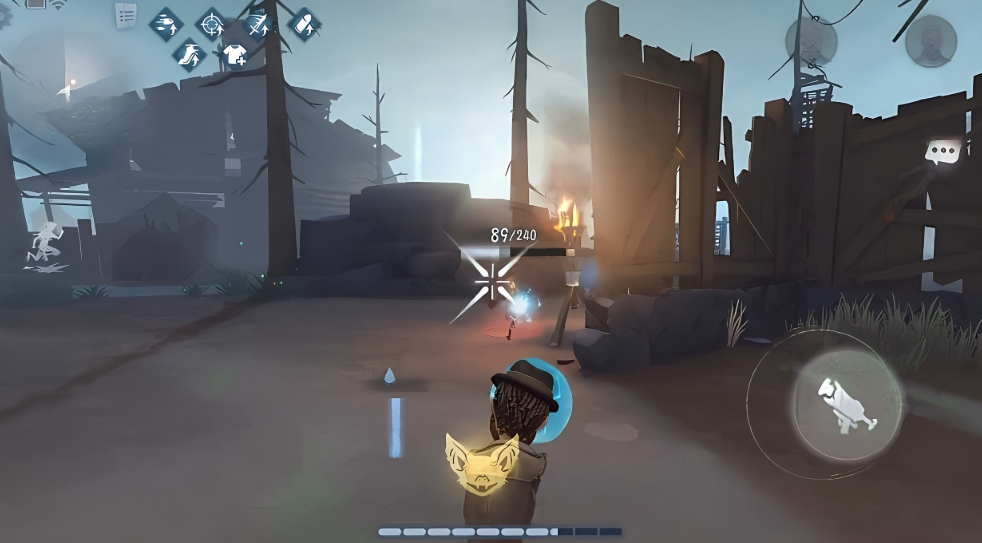
Task: Select the speeding bullets upgrade icon
Action: click(165, 23)
